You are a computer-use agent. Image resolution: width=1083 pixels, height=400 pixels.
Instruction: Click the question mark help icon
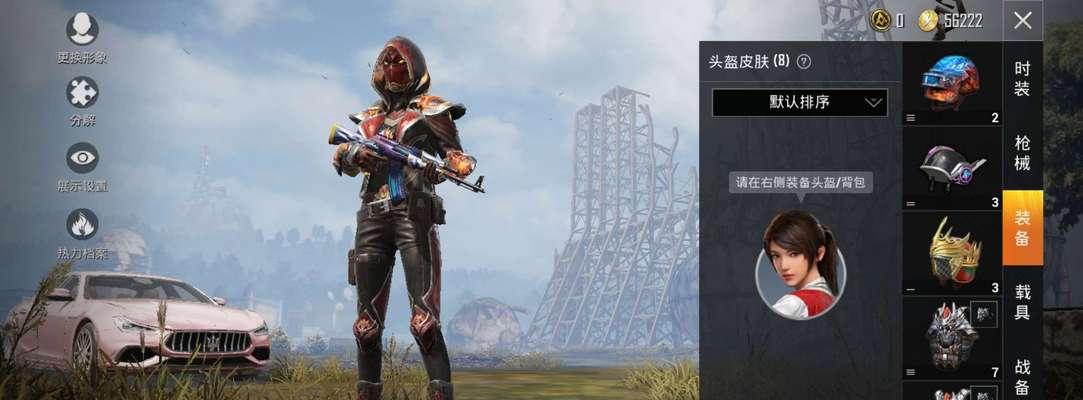point(803,61)
